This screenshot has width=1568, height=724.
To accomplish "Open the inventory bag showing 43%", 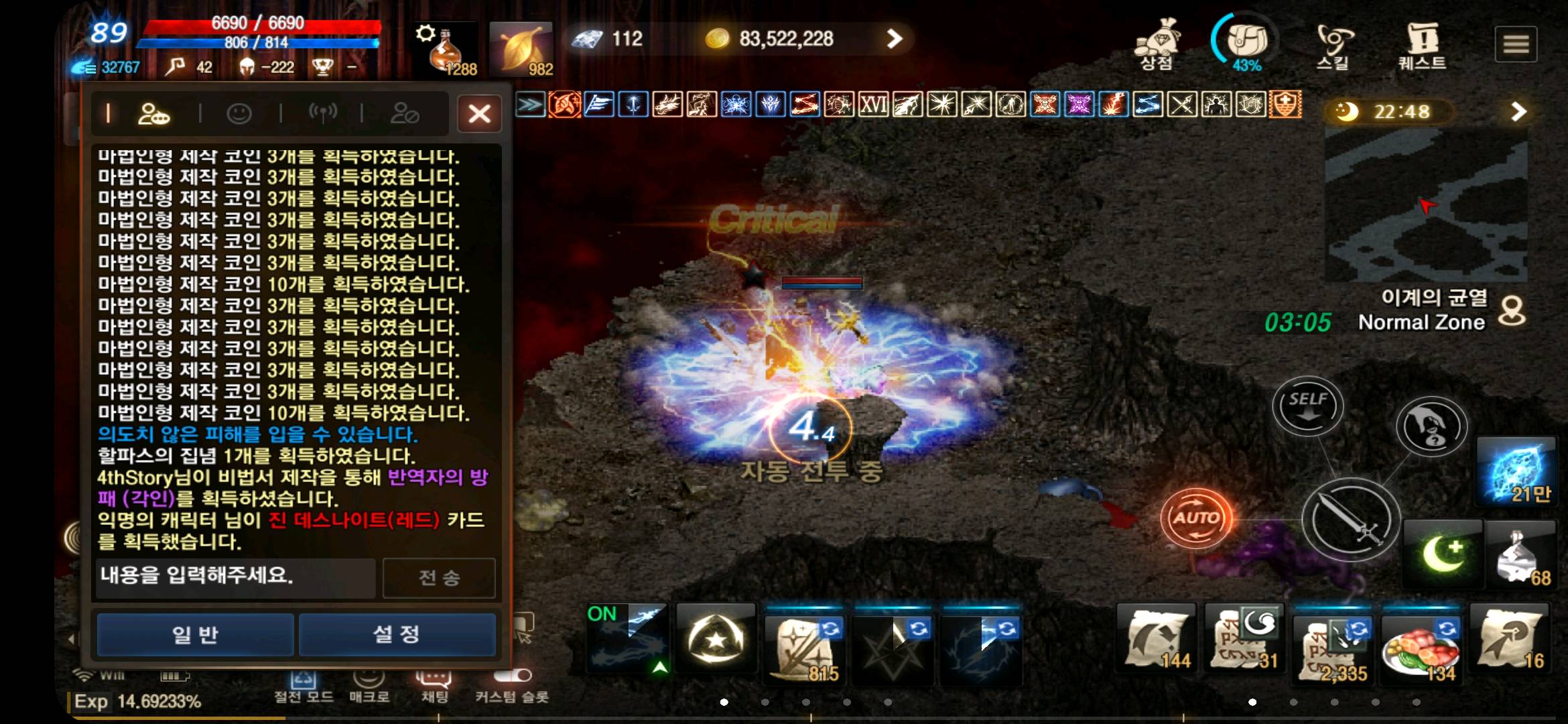I will pos(1243,42).
